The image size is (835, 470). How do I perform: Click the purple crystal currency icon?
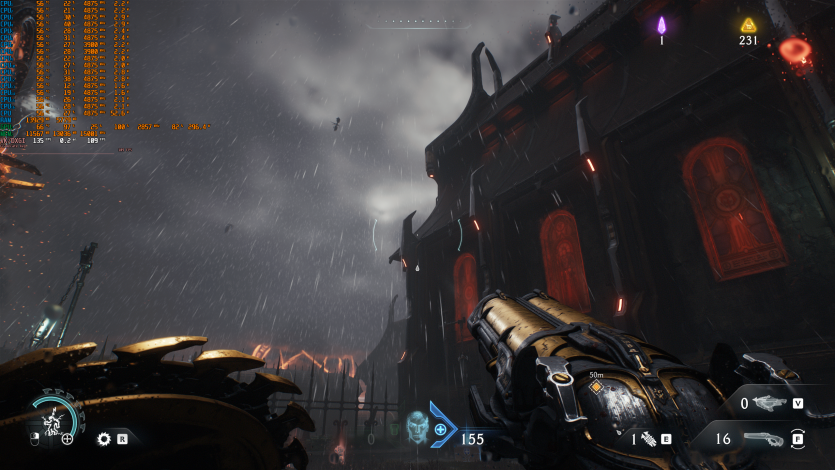coord(661,24)
